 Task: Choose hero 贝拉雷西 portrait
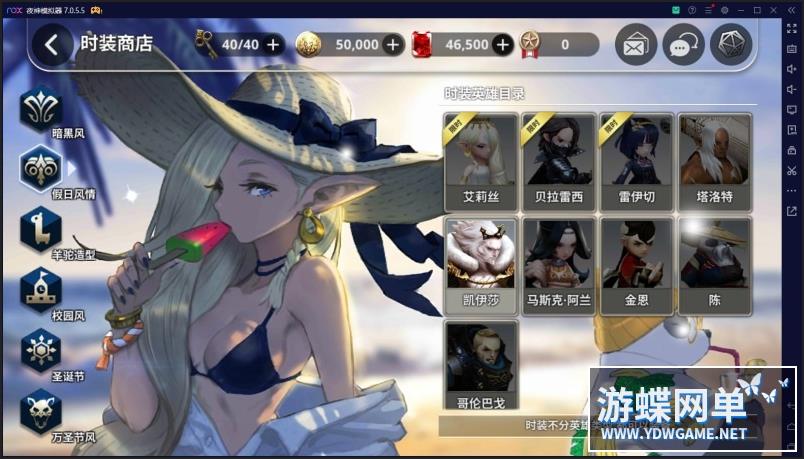pyautogui.click(x=559, y=160)
